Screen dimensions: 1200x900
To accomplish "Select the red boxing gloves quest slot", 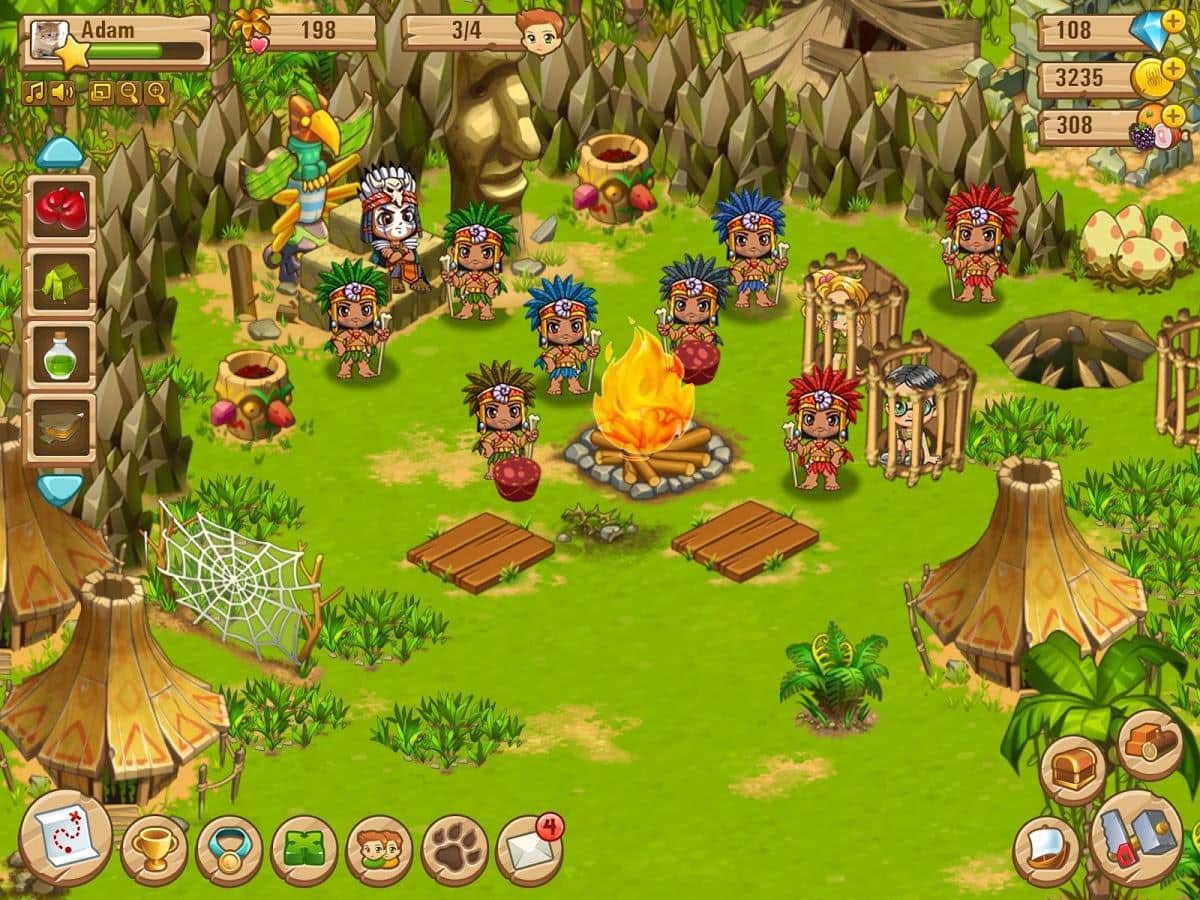I will coord(60,208).
